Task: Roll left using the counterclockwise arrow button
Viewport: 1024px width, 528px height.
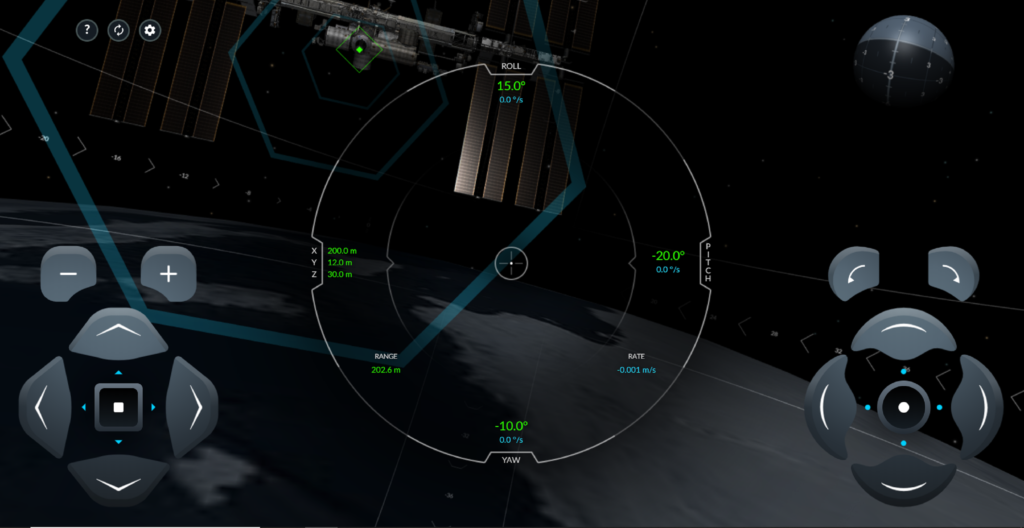Action: click(x=854, y=273)
